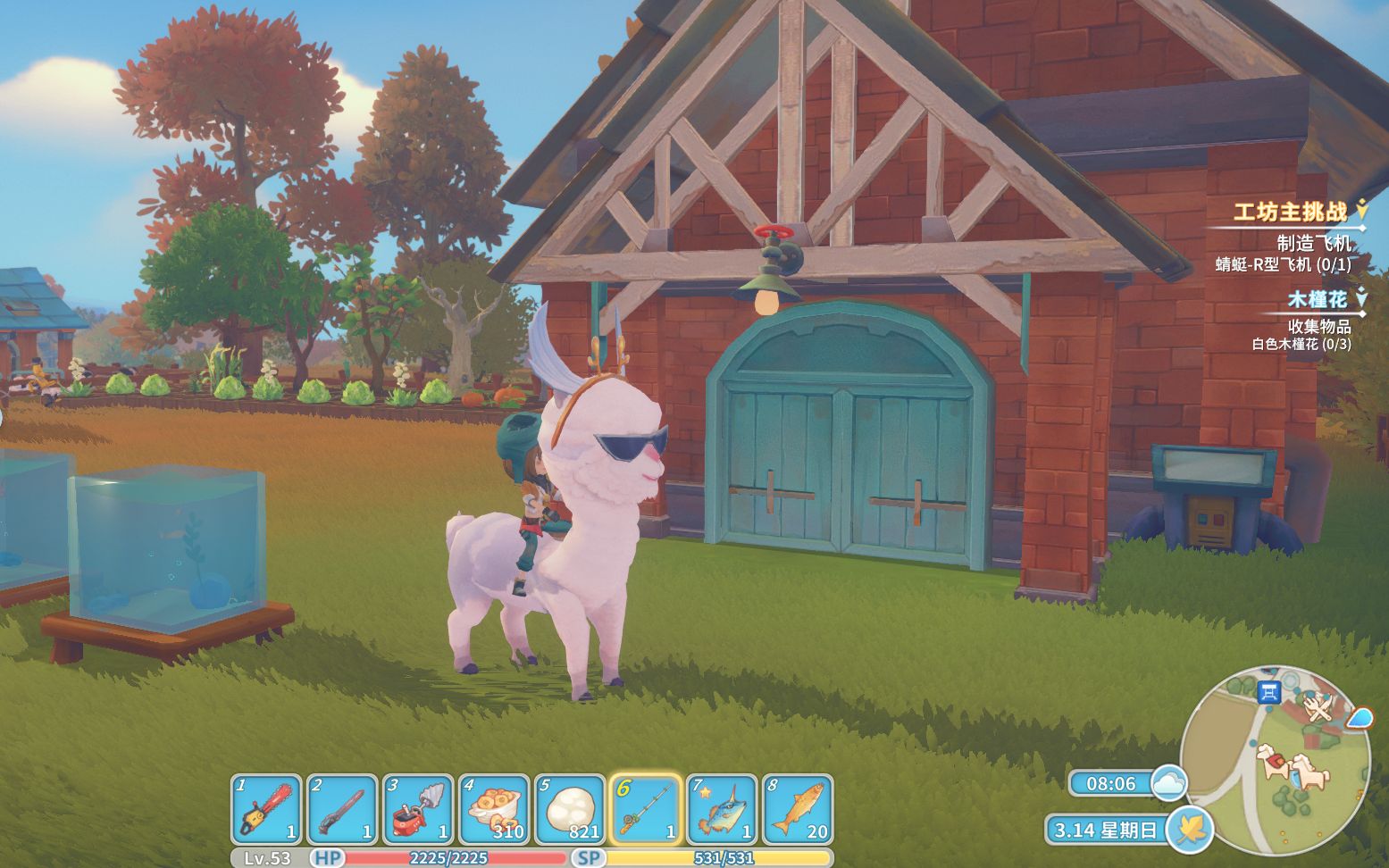Image resolution: width=1389 pixels, height=868 pixels.
Task: Select the bowl of food with 310
Action: pos(494,809)
